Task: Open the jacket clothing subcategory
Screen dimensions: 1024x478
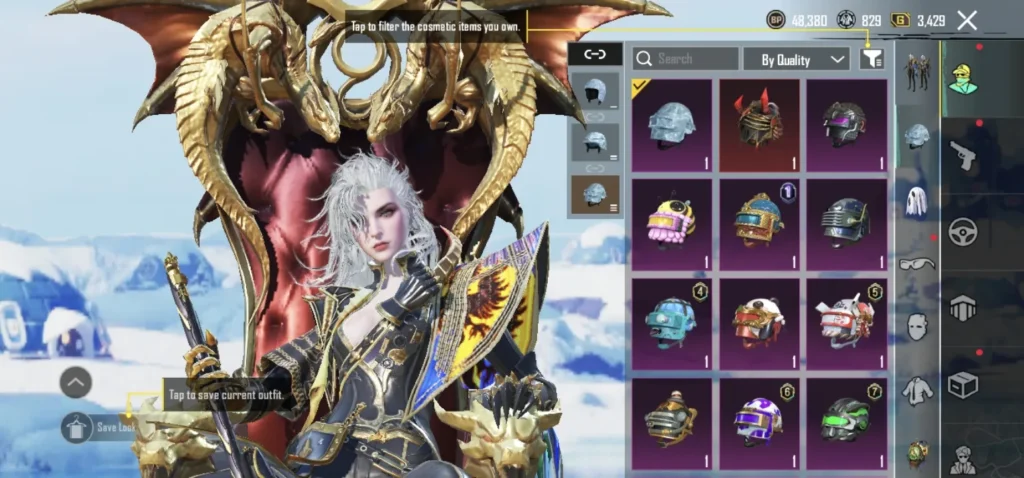Action: (x=917, y=391)
